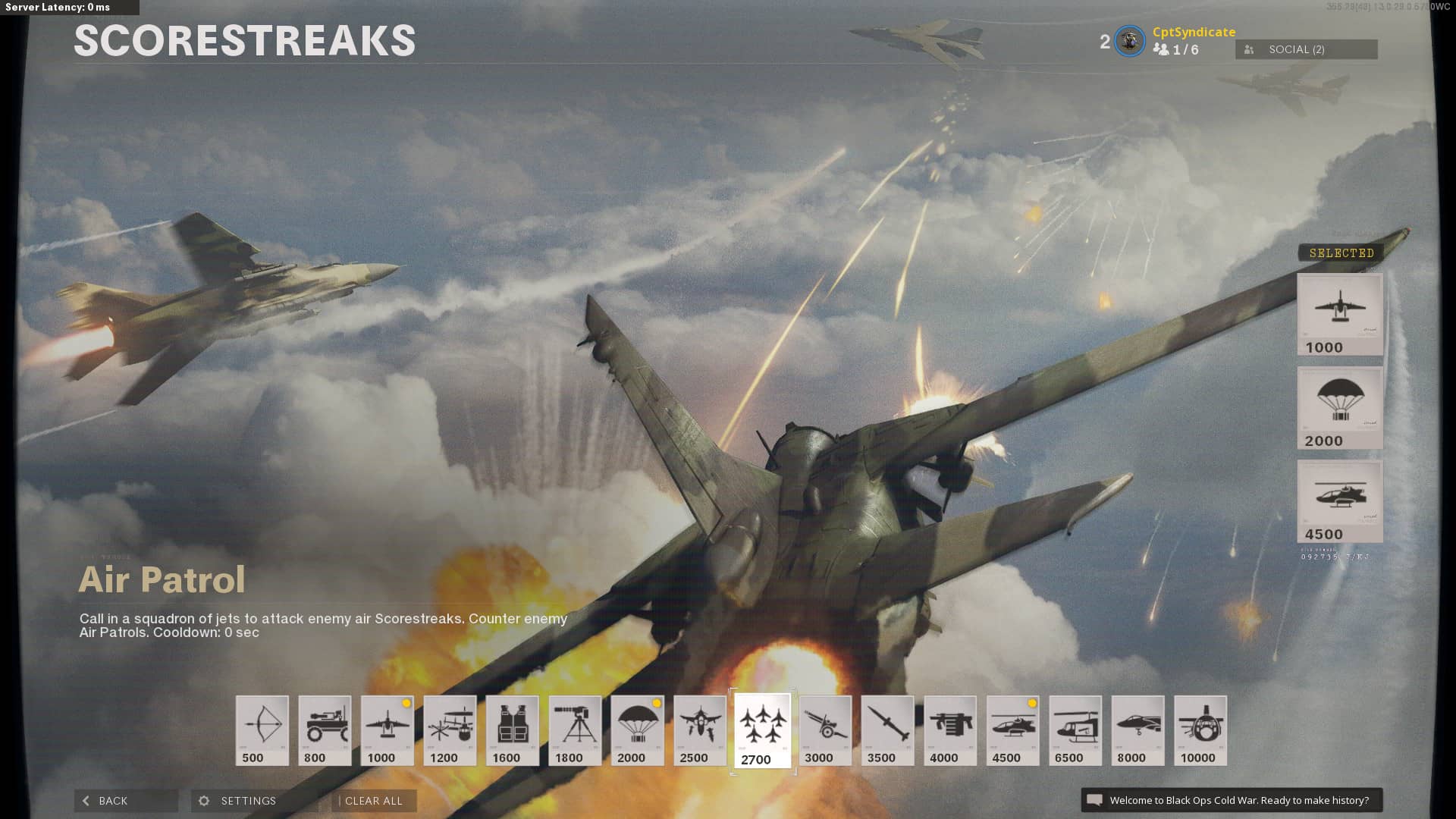The height and width of the screenshot is (819, 1456).
Task: Pick the 2500 Napalm Strike jet
Action: click(700, 730)
